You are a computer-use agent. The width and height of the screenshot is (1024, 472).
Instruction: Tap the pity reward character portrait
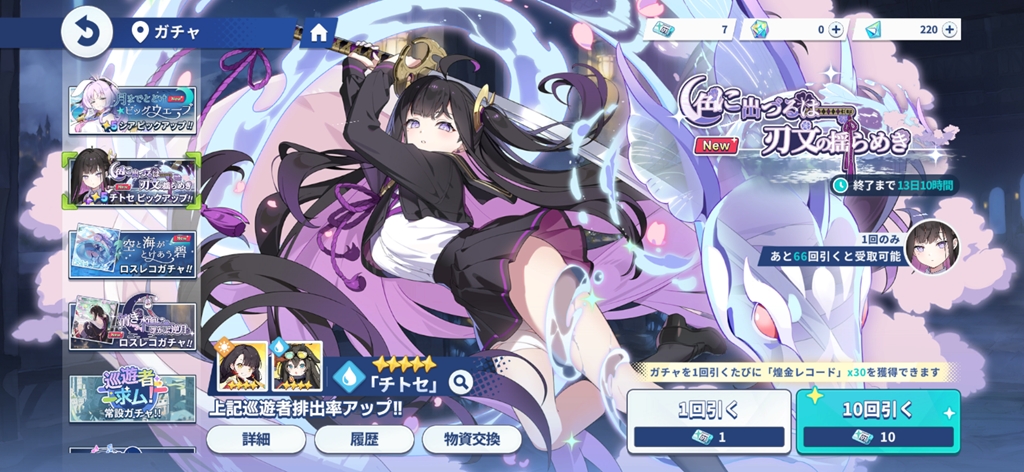(x=932, y=247)
